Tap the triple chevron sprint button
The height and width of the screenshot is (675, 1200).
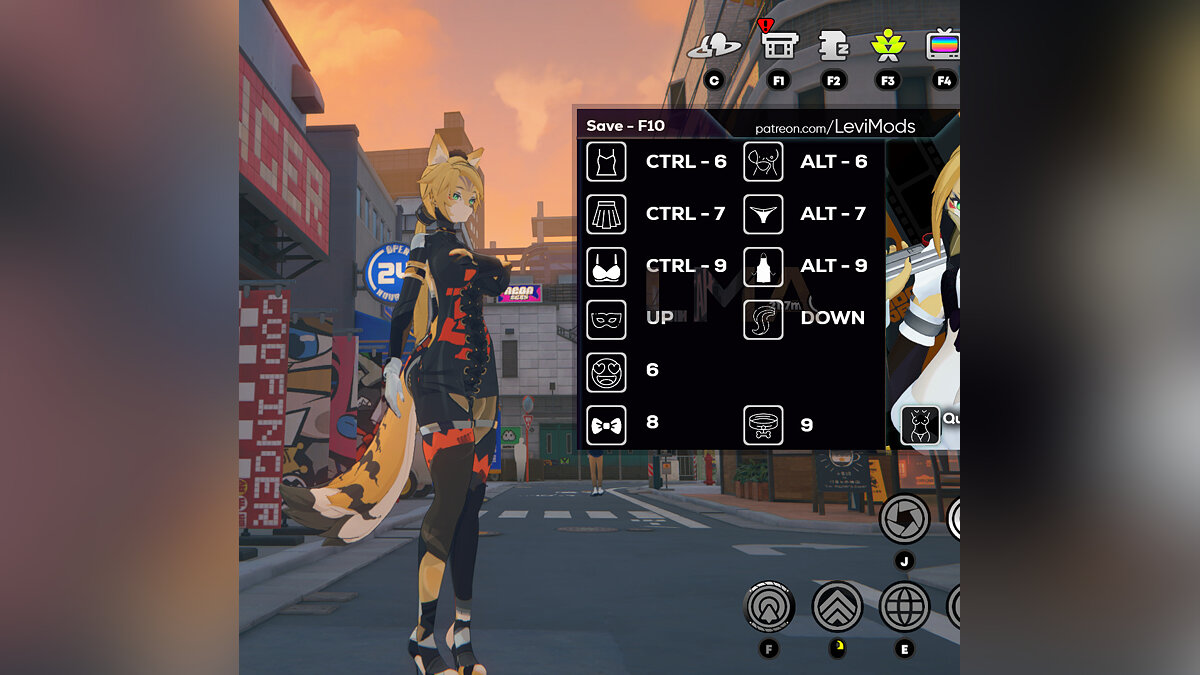[837, 606]
